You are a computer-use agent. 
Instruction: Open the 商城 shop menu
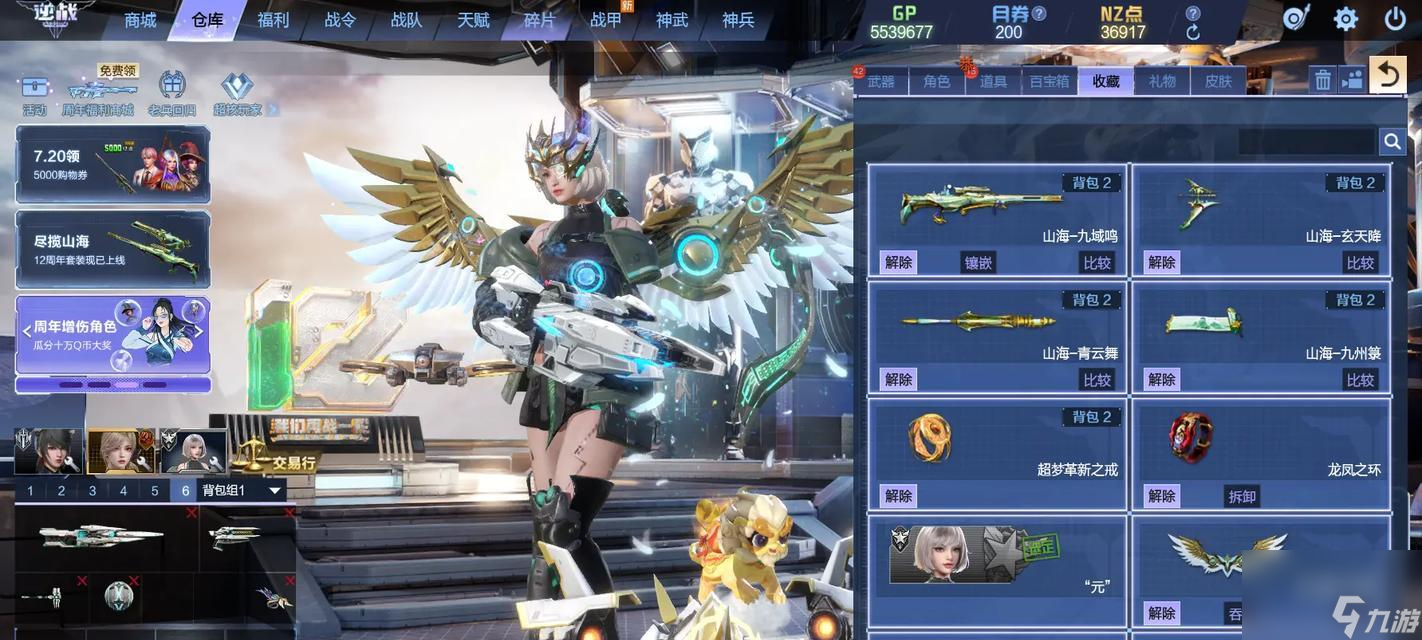(x=140, y=20)
